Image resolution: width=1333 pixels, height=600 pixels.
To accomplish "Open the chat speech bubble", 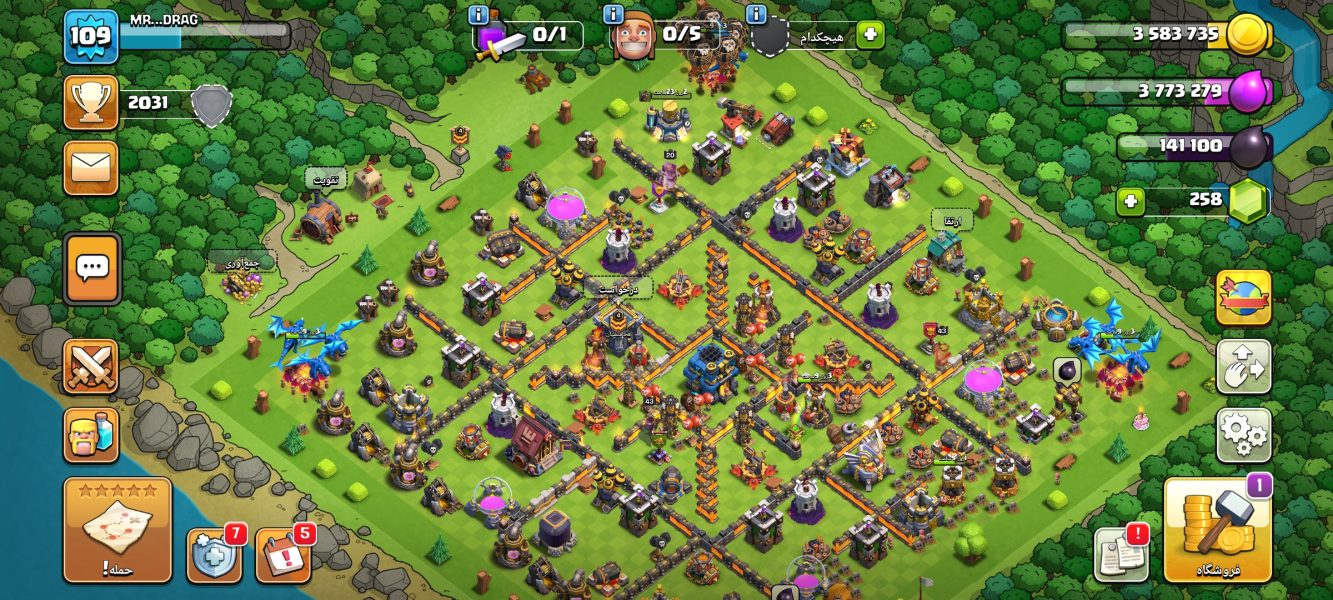I will pos(92,268).
